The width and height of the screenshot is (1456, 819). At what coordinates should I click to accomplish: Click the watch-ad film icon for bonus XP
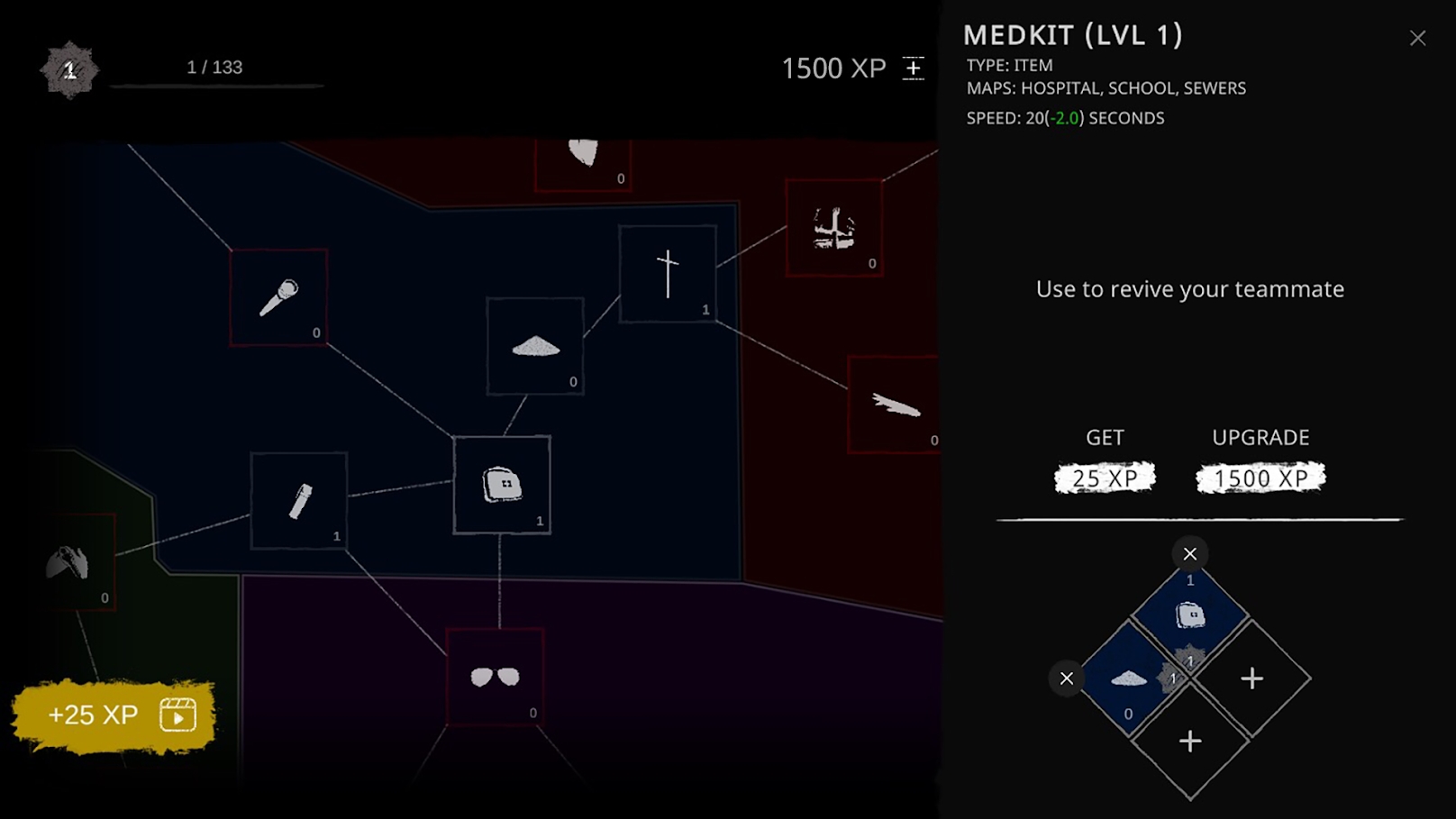pos(177,714)
